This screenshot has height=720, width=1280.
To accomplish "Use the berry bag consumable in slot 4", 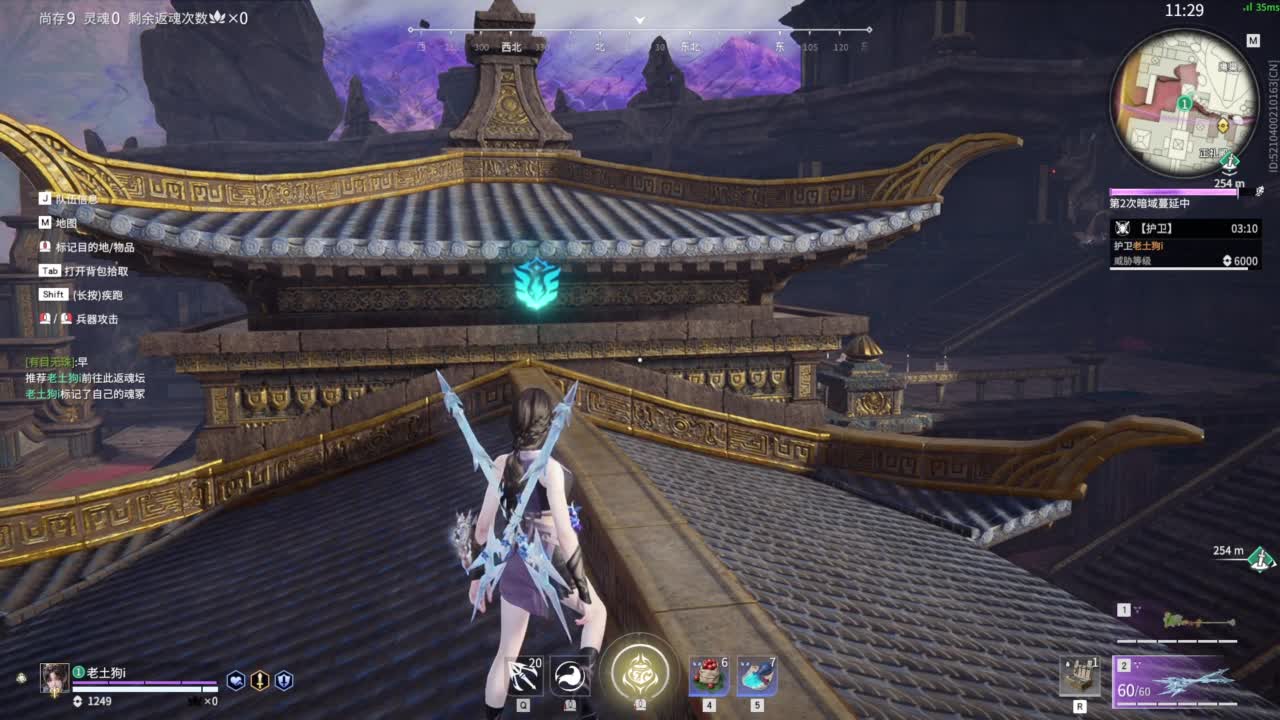I will tap(708, 676).
